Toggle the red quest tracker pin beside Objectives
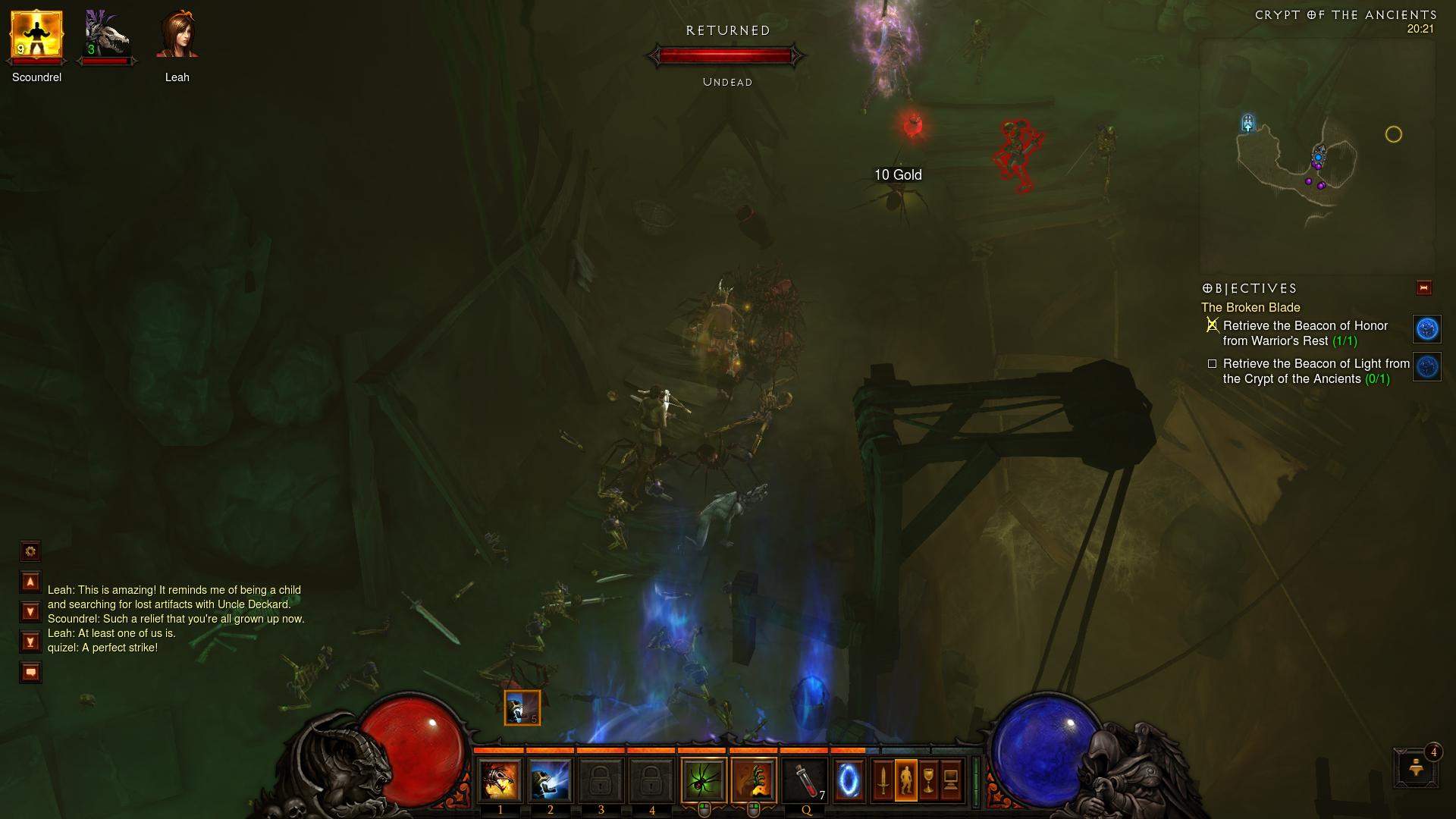The width and height of the screenshot is (1456, 819). coord(1423,287)
